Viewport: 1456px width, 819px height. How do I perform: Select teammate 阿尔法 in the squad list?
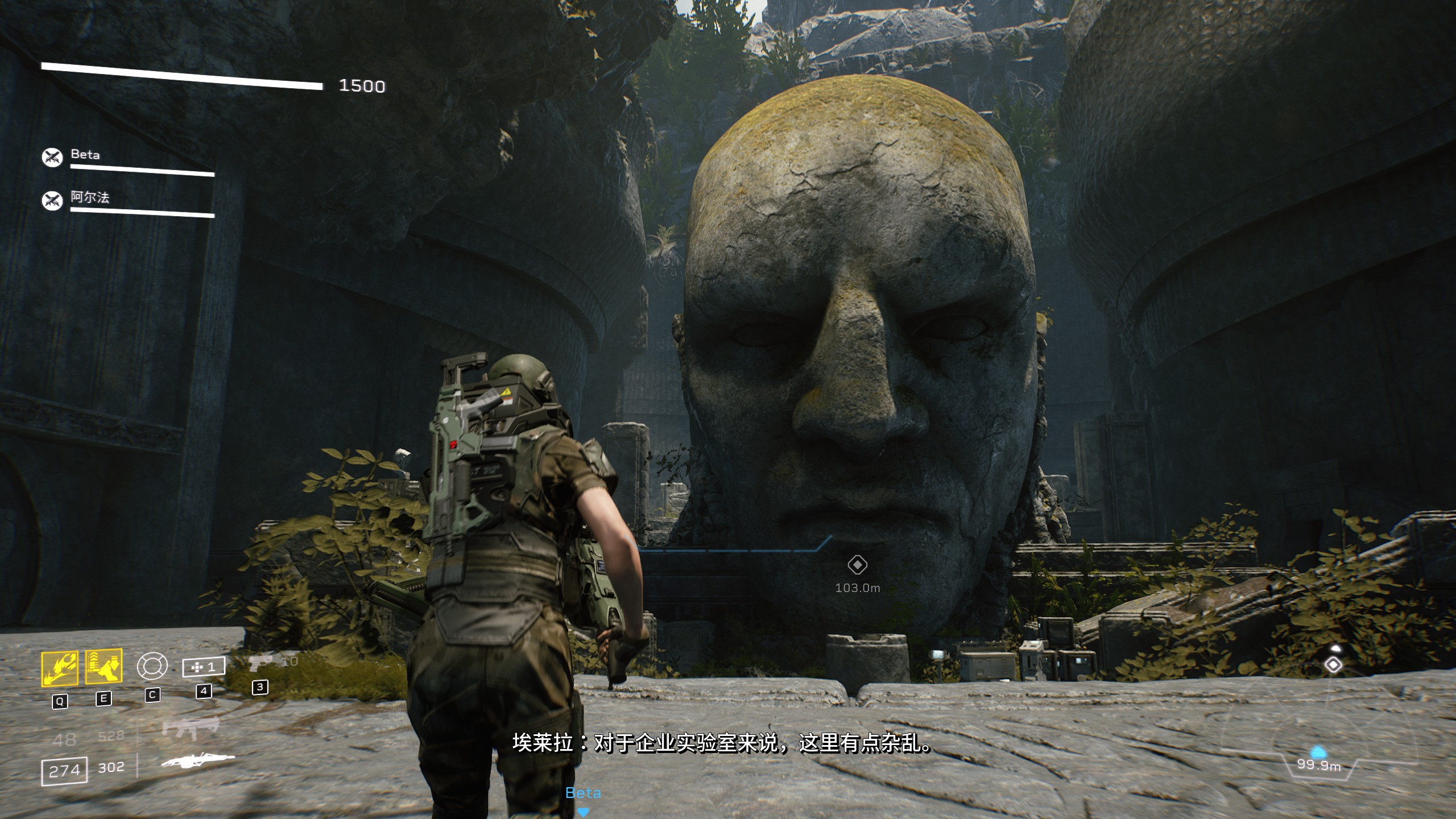pyautogui.click(x=90, y=197)
